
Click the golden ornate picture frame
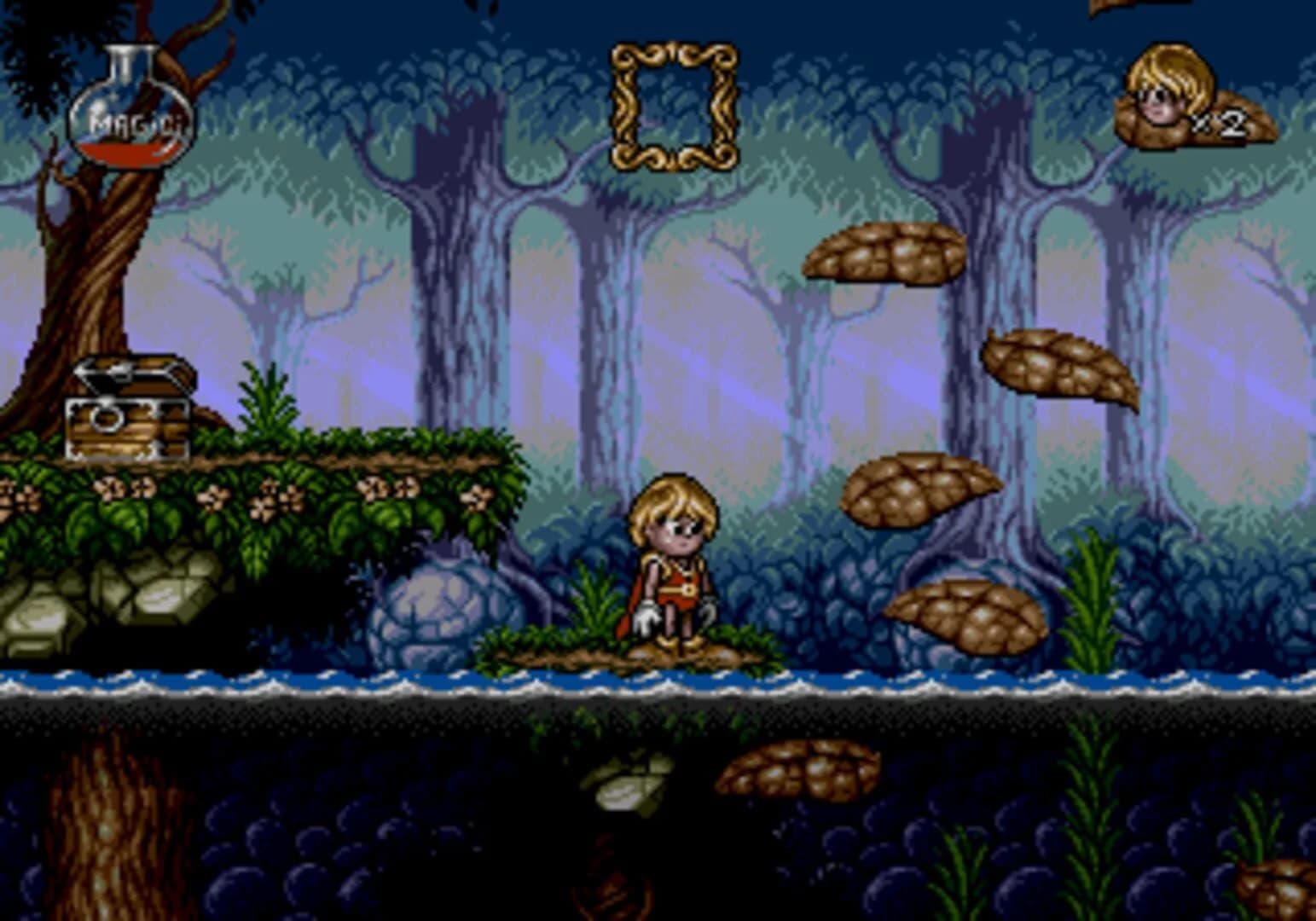tap(674, 107)
